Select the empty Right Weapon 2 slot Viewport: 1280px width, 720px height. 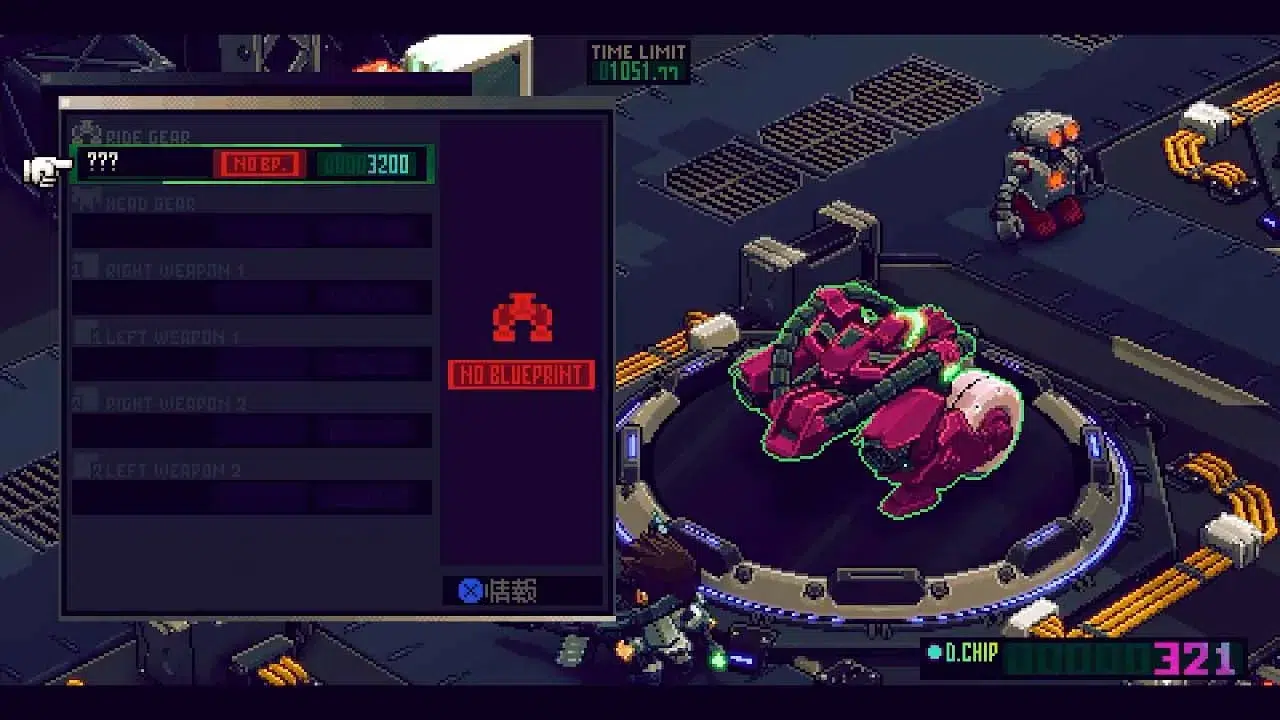click(252, 431)
